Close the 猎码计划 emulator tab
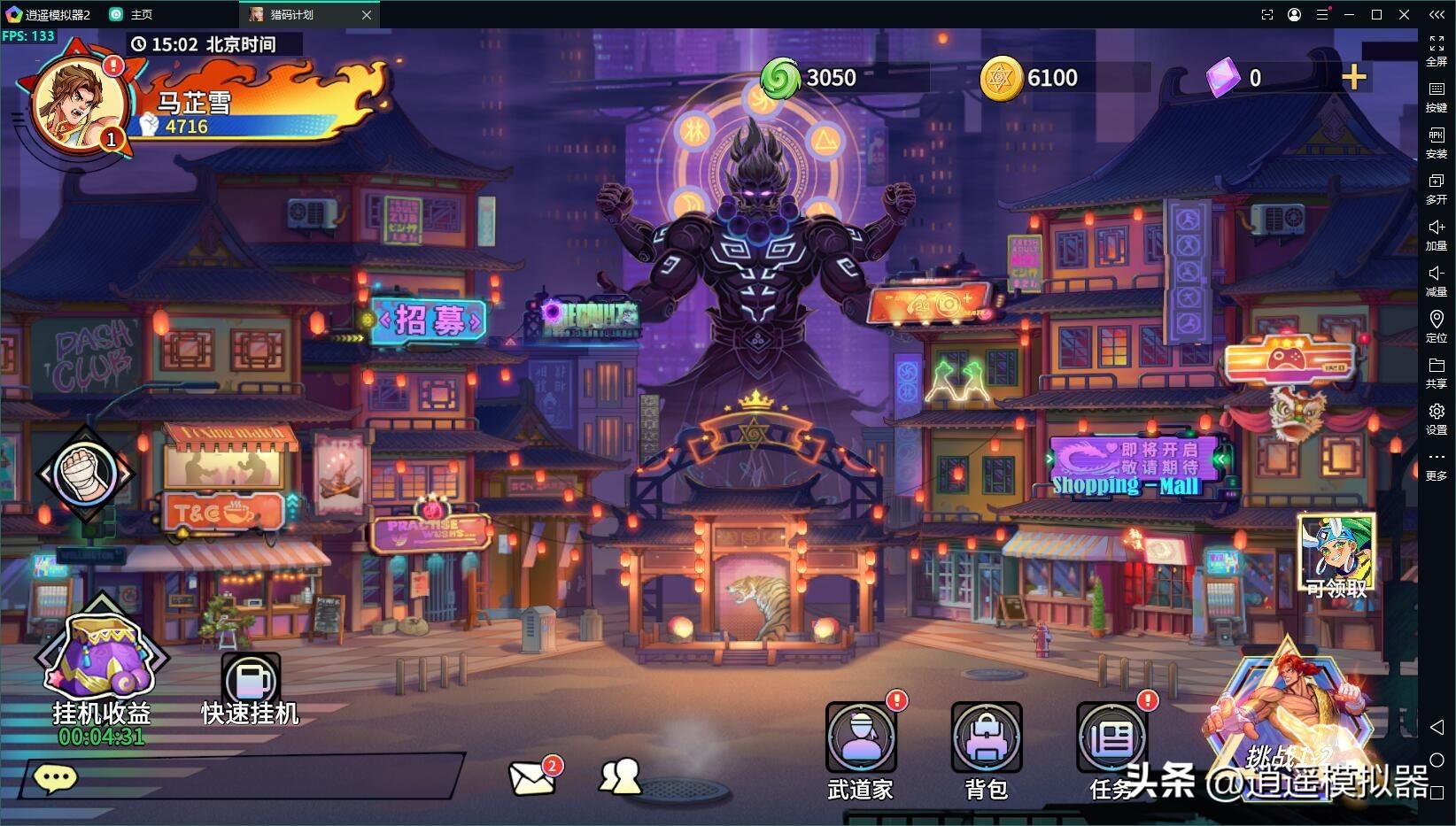The height and width of the screenshot is (826, 1456). click(x=367, y=15)
